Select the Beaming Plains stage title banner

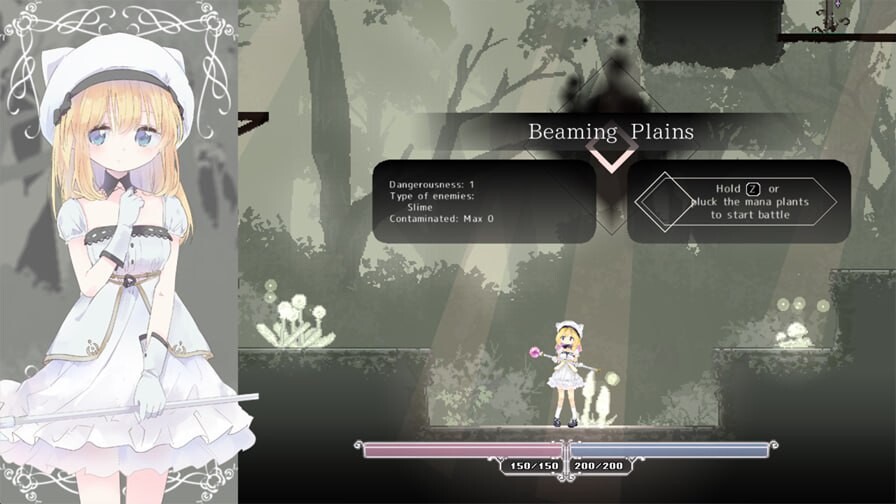(x=610, y=131)
